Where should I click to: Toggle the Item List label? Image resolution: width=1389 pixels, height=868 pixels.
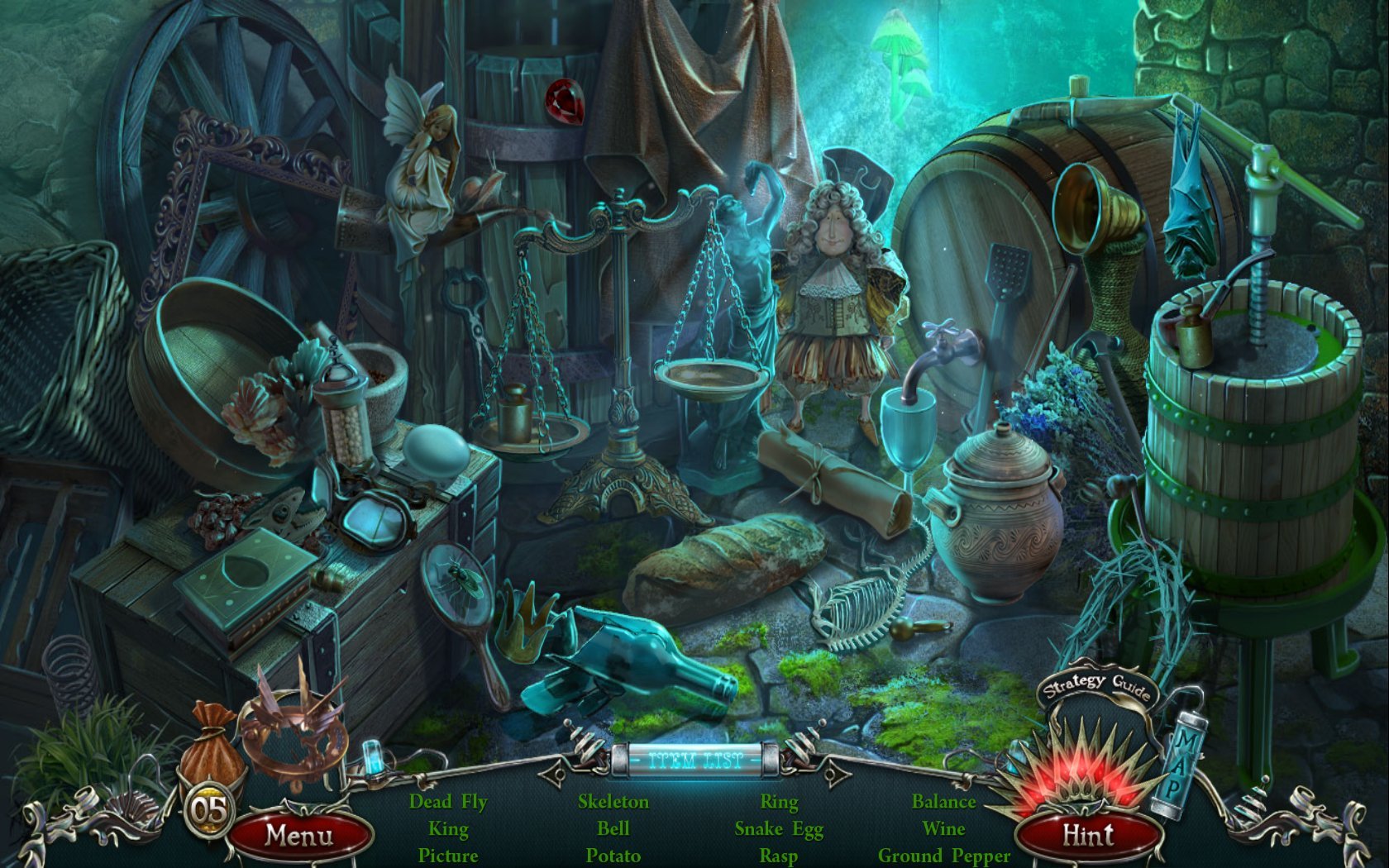[x=694, y=760]
